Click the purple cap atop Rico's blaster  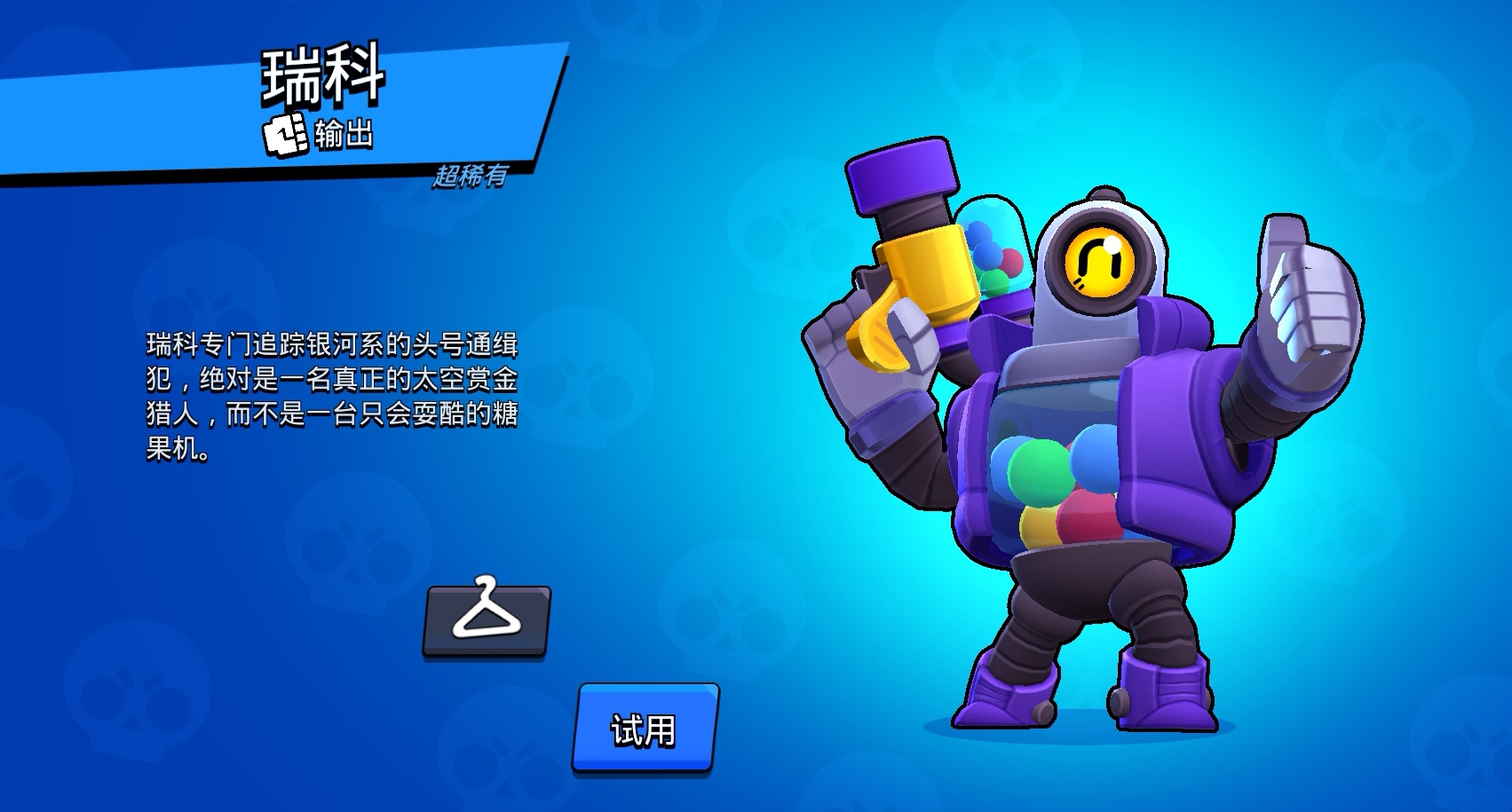[899, 175]
